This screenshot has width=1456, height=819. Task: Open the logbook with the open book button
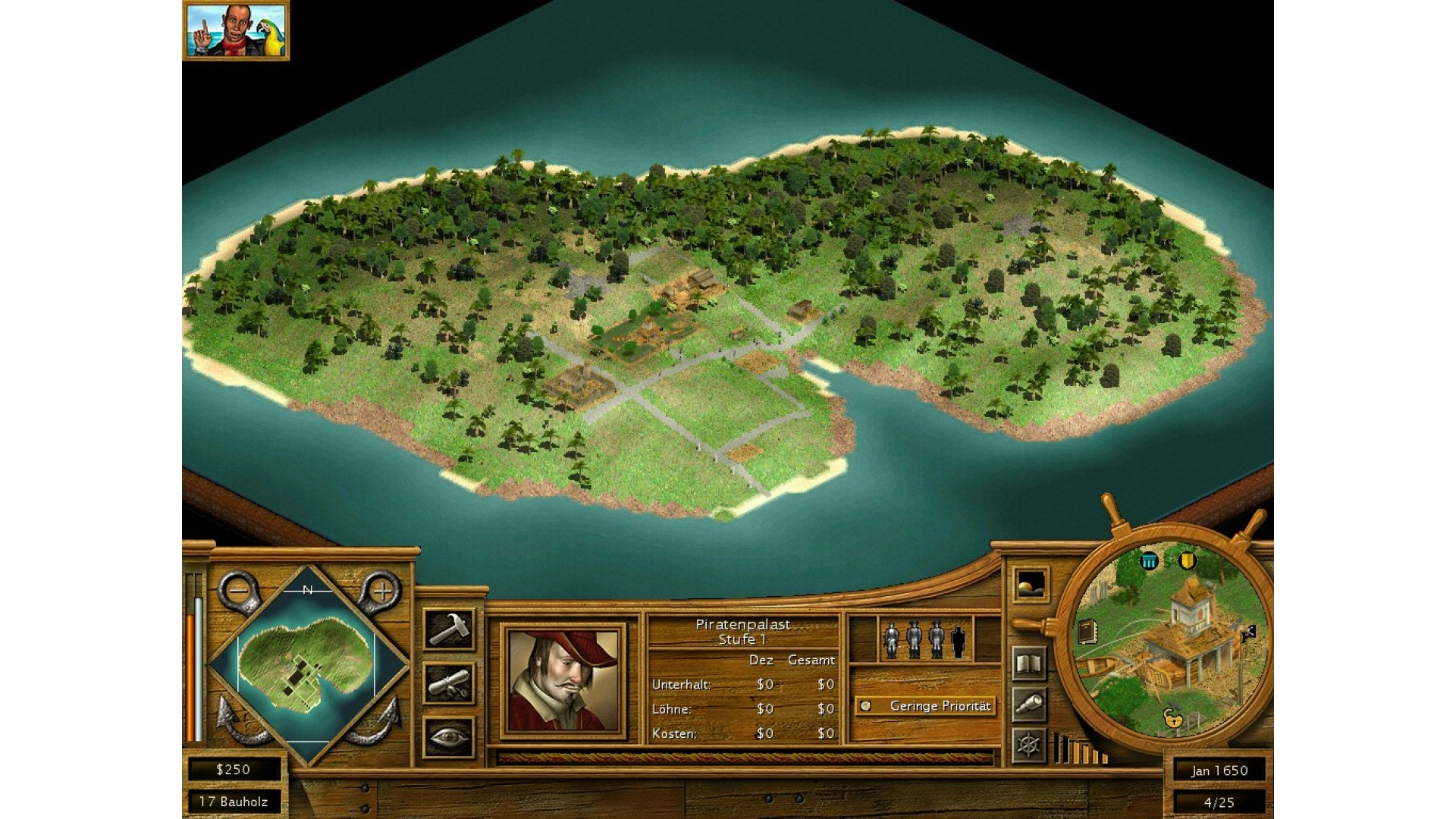coord(1031,664)
